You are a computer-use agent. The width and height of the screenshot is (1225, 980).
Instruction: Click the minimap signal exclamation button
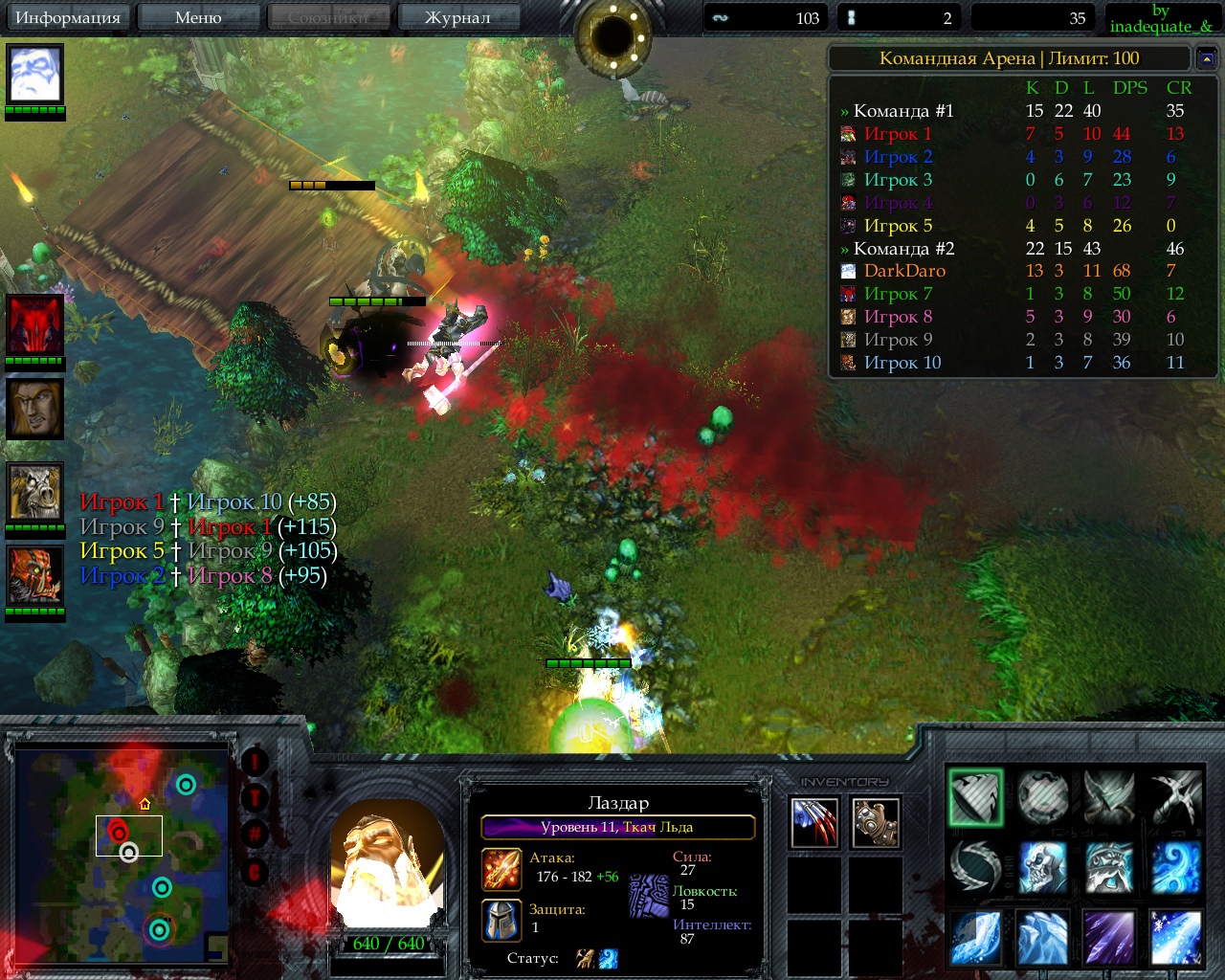[255, 762]
